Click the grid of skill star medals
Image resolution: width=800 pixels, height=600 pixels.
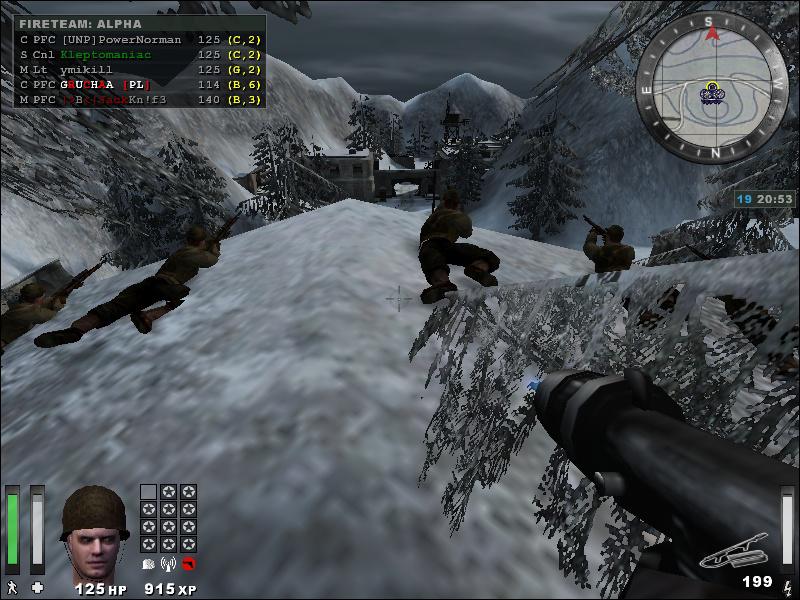click(x=168, y=518)
